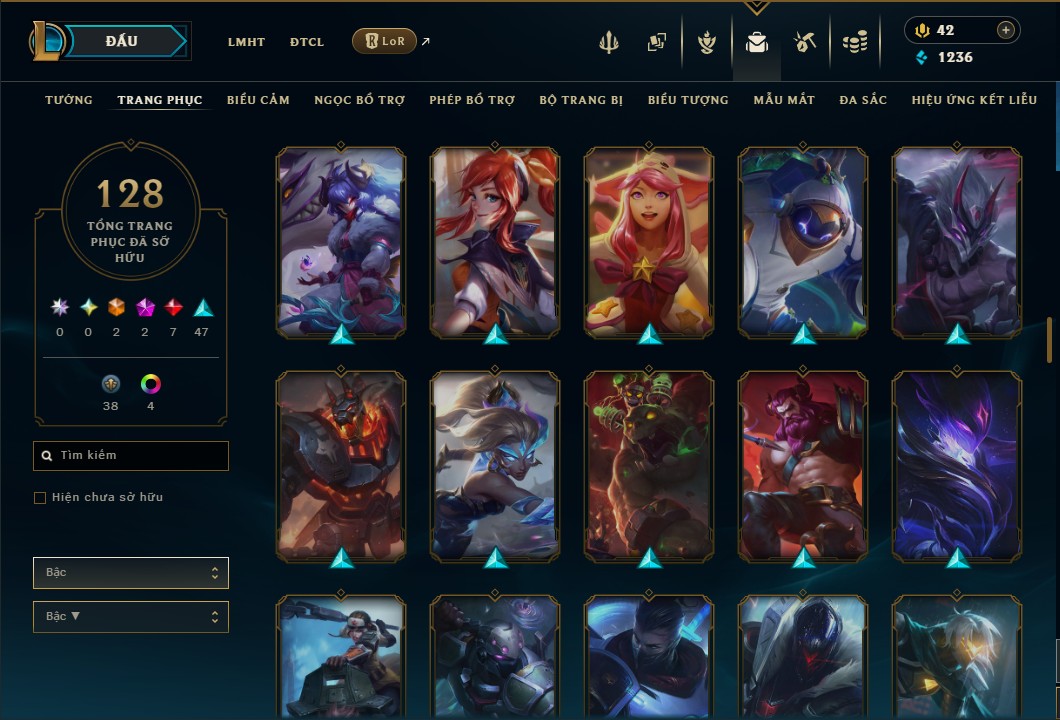Switch to the TƯỚNG tab
The image size is (1060, 720).
point(69,100)
